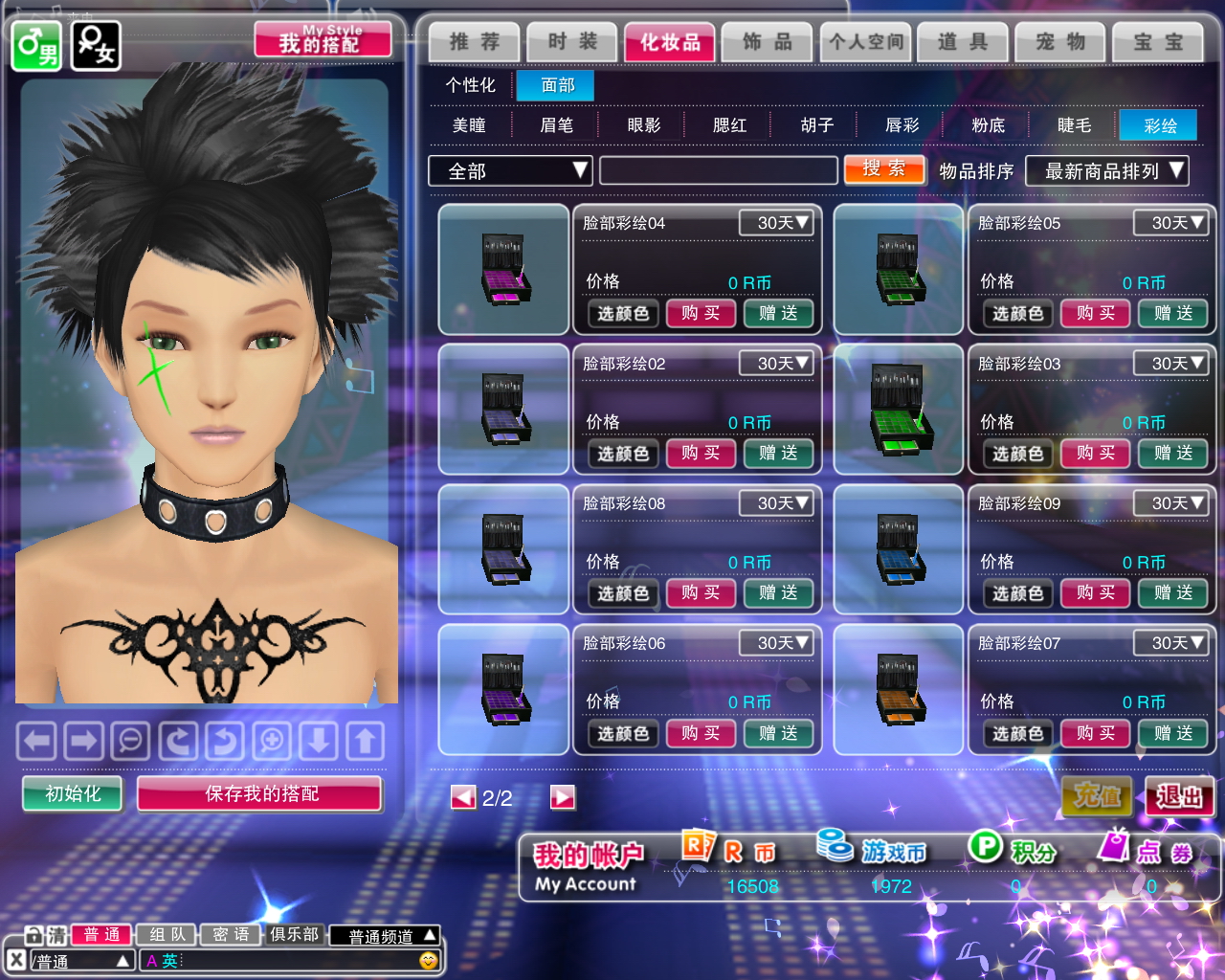Change the 脸部彩绘09 duration dropdown

click(x=1169, y=503)
